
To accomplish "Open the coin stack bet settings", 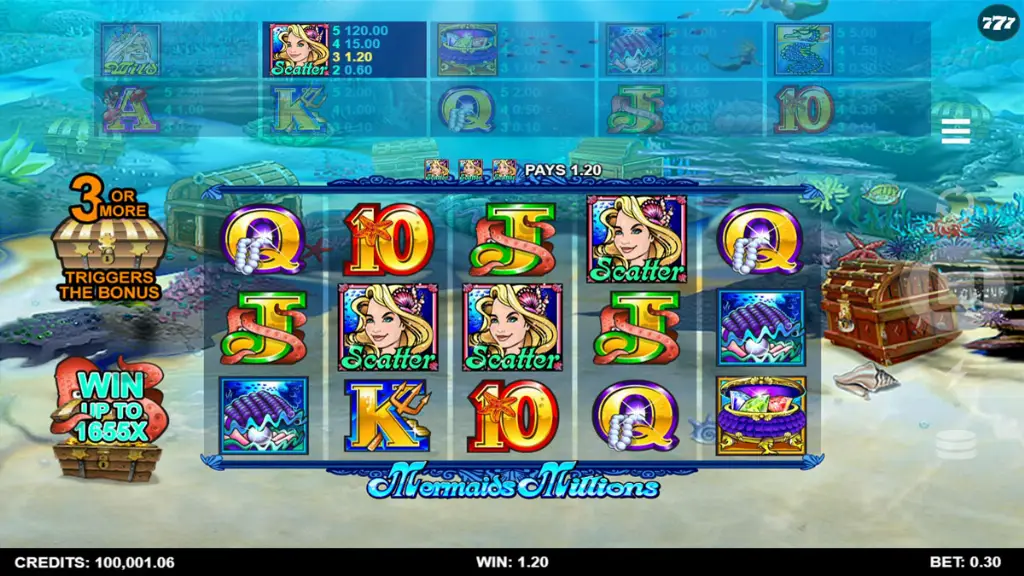I will 955,444.
